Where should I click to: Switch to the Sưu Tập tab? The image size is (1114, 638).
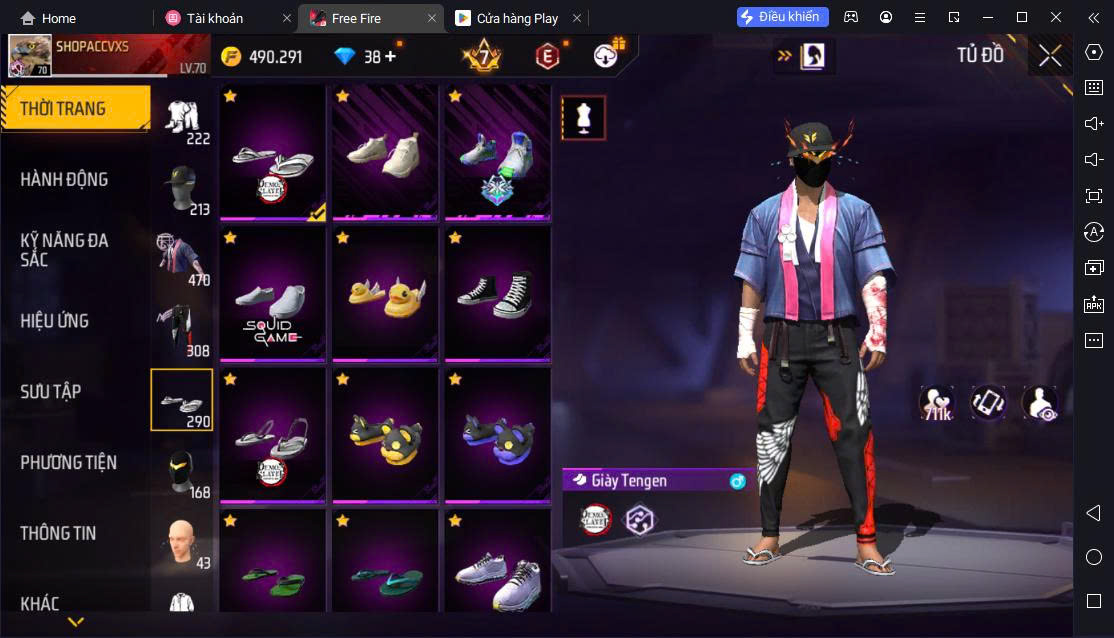(50, 392)
